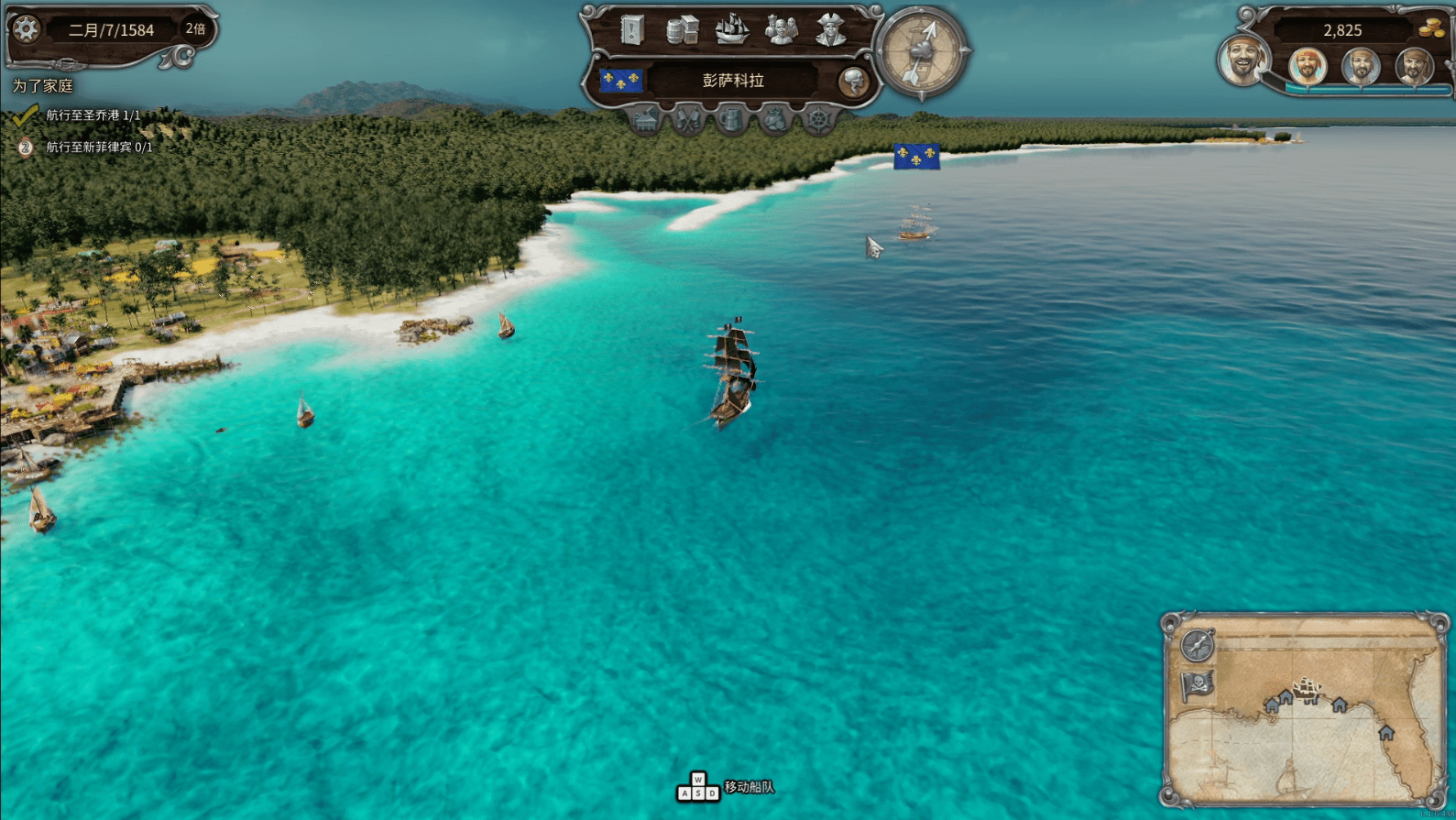Toggle the pirate flag on the minimap
The image size is (1456, 820).
pos(1198,684)
